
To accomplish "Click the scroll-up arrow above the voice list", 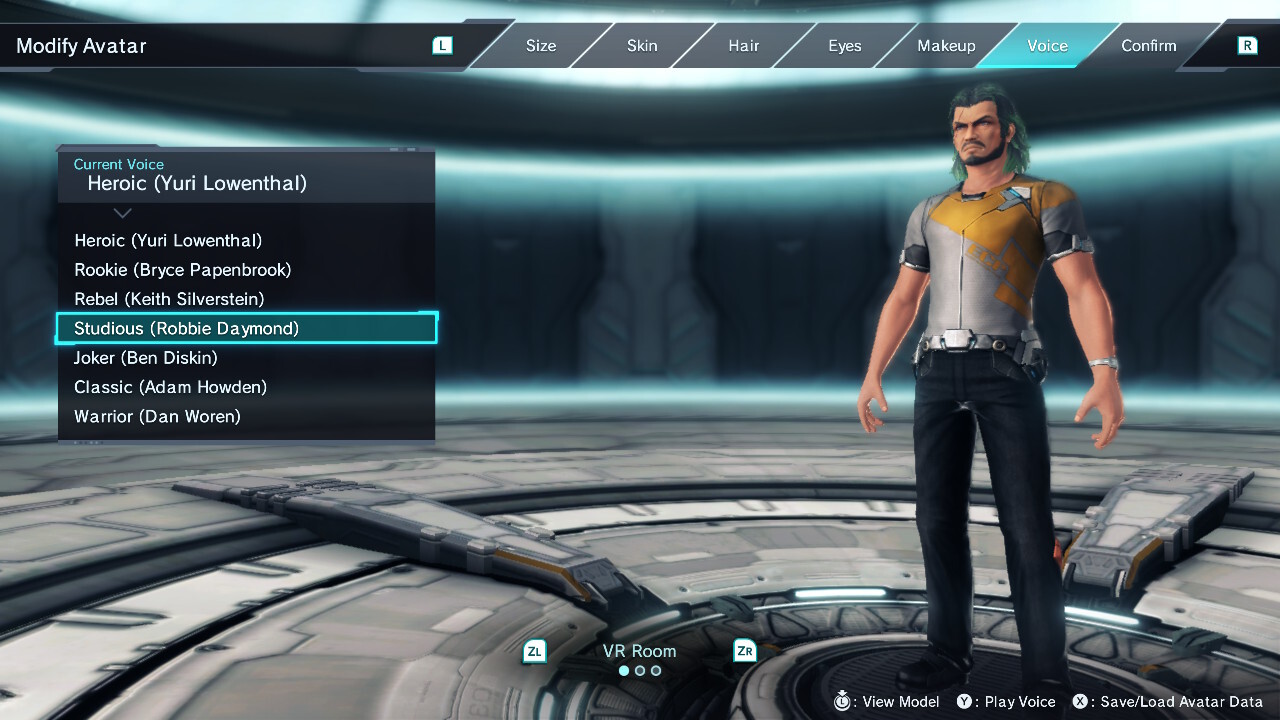I will pos(122,213).
